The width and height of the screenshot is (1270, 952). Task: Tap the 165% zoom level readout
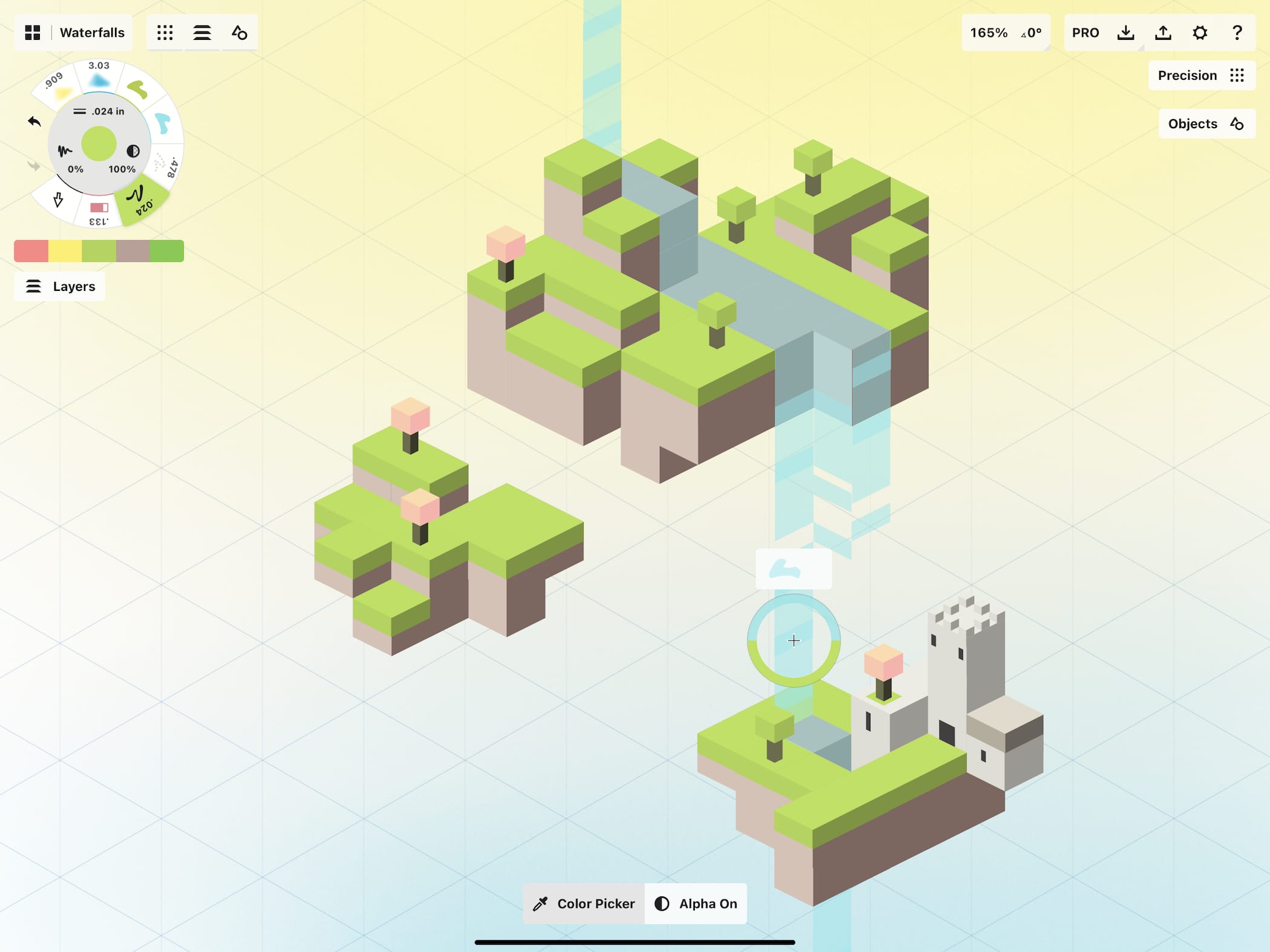[989, 33]
